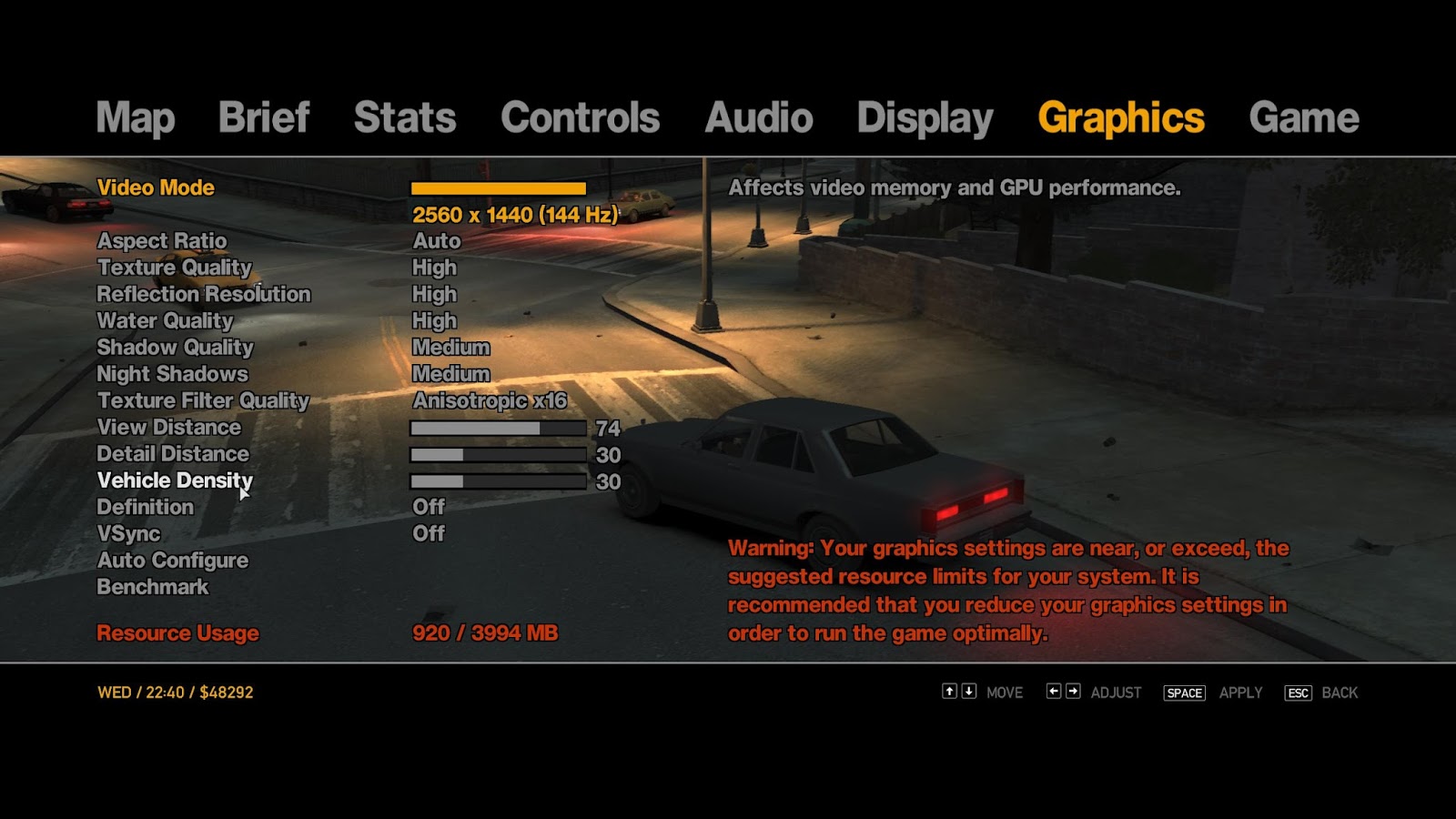Click the right-arrow ADJUST key icon
Viewport: 1456px width, 819px height.
(1074, 693)
